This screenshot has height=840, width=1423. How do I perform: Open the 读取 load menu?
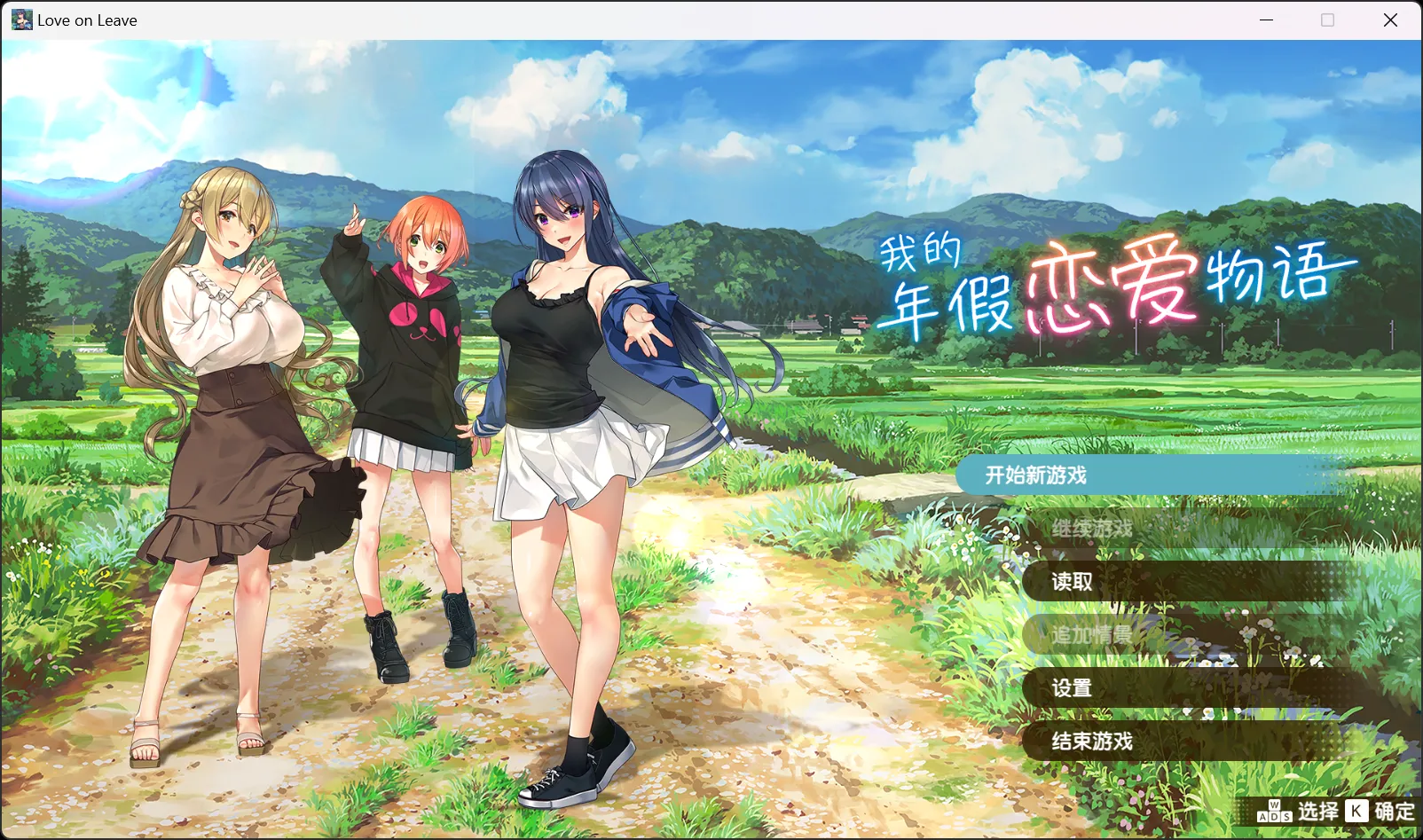pyautogui.click(x=1072, y=582)
